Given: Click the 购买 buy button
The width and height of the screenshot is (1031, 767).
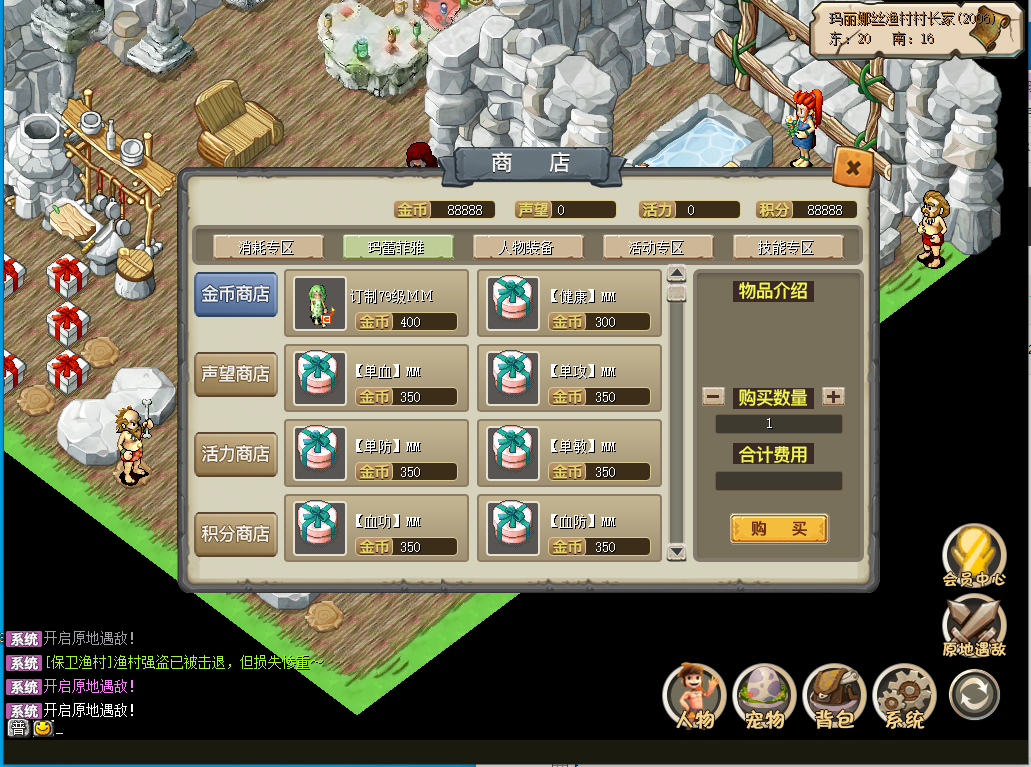Looking at the screenshot, I should tap(779, 529).
